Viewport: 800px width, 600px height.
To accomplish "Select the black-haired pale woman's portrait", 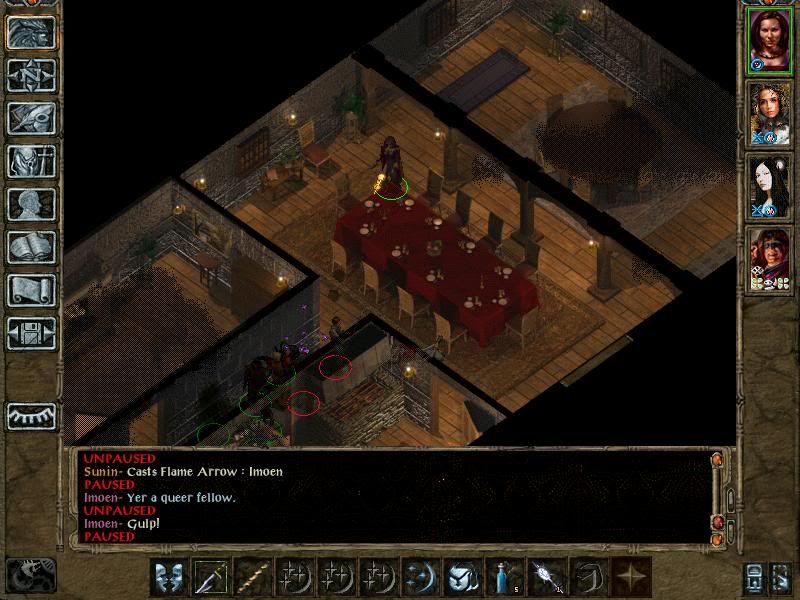I will coord(770,186).
